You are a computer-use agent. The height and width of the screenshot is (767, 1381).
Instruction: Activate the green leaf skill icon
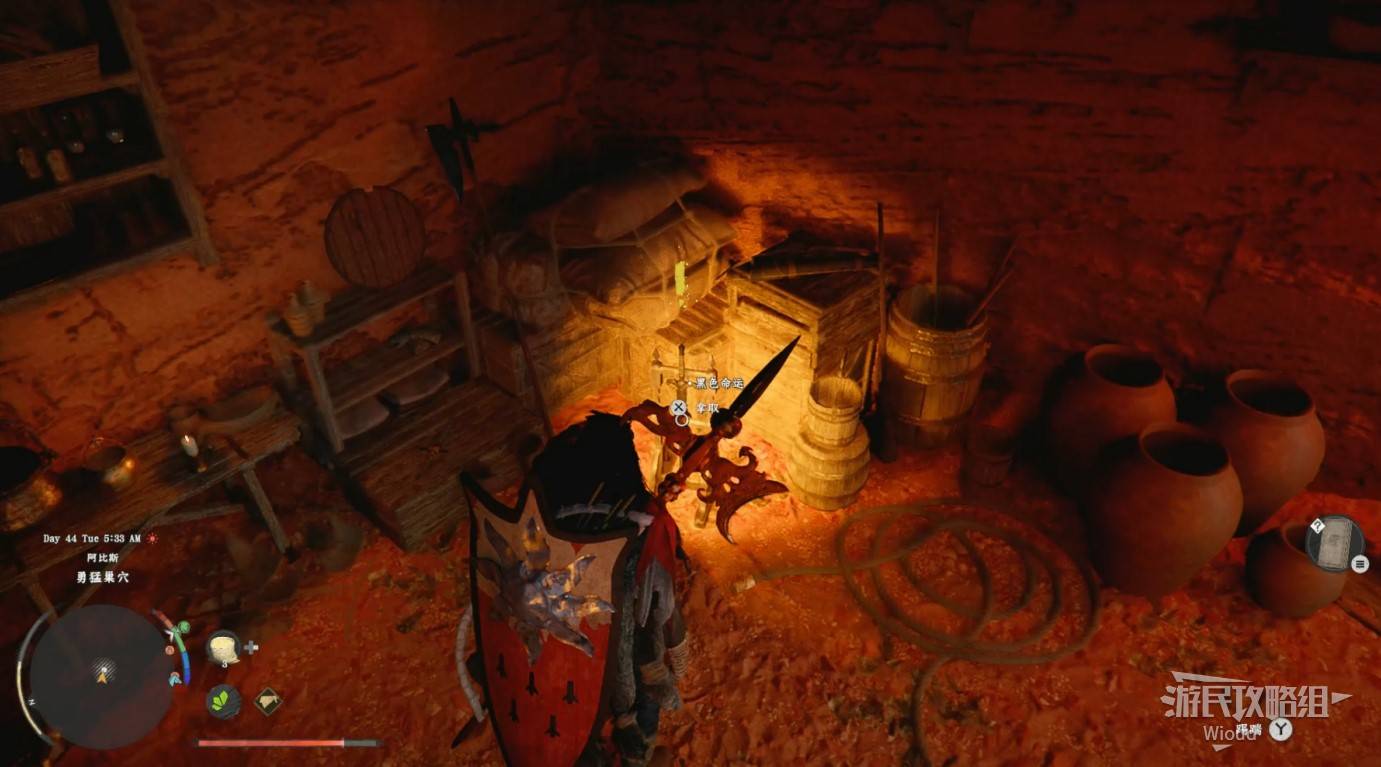click(223, 700)
